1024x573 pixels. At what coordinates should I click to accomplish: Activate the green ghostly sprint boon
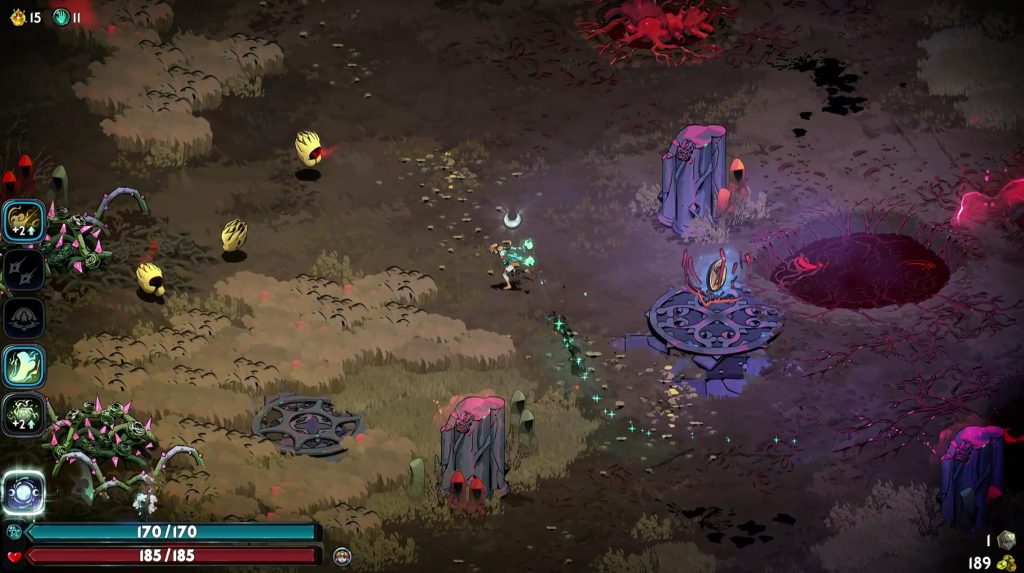23,366
